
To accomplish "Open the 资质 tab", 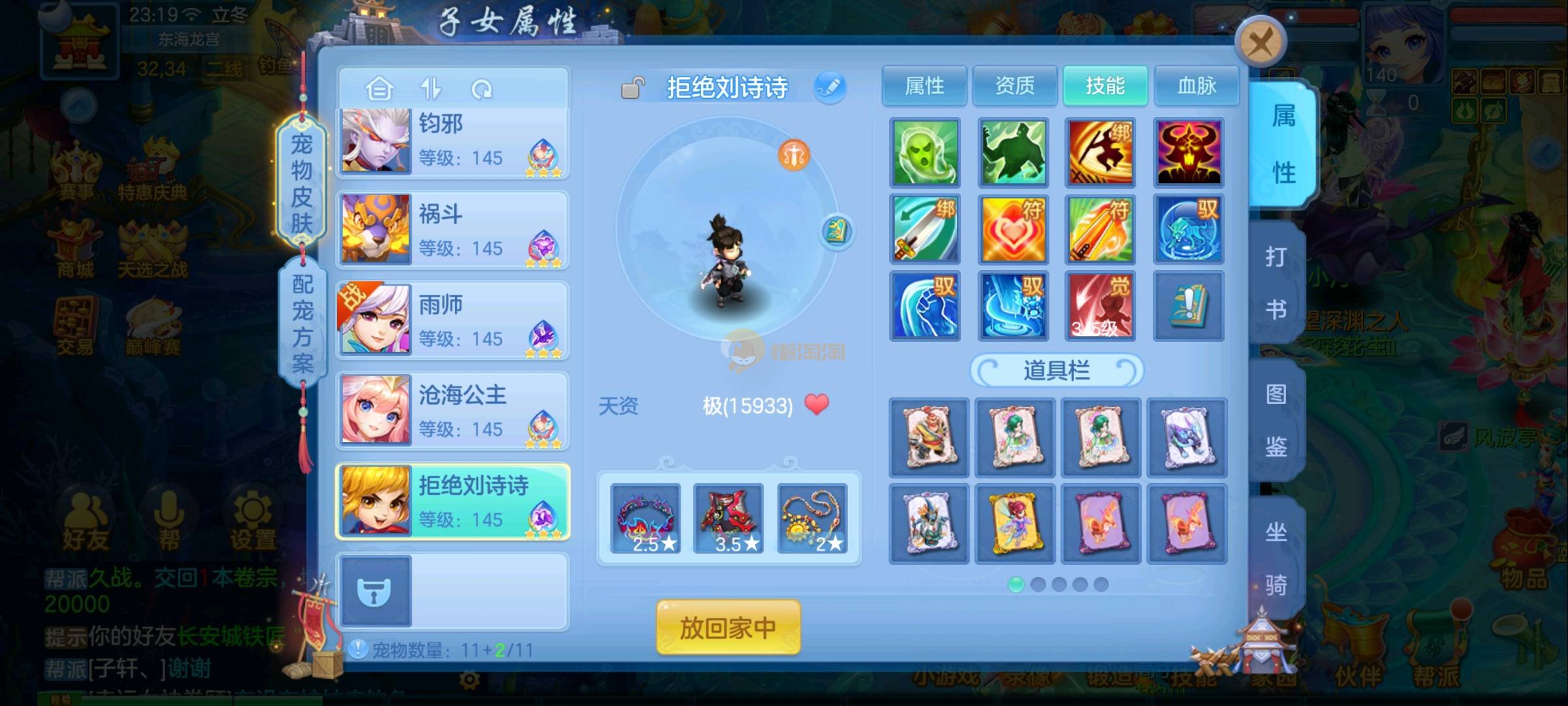I will 1014,86.
